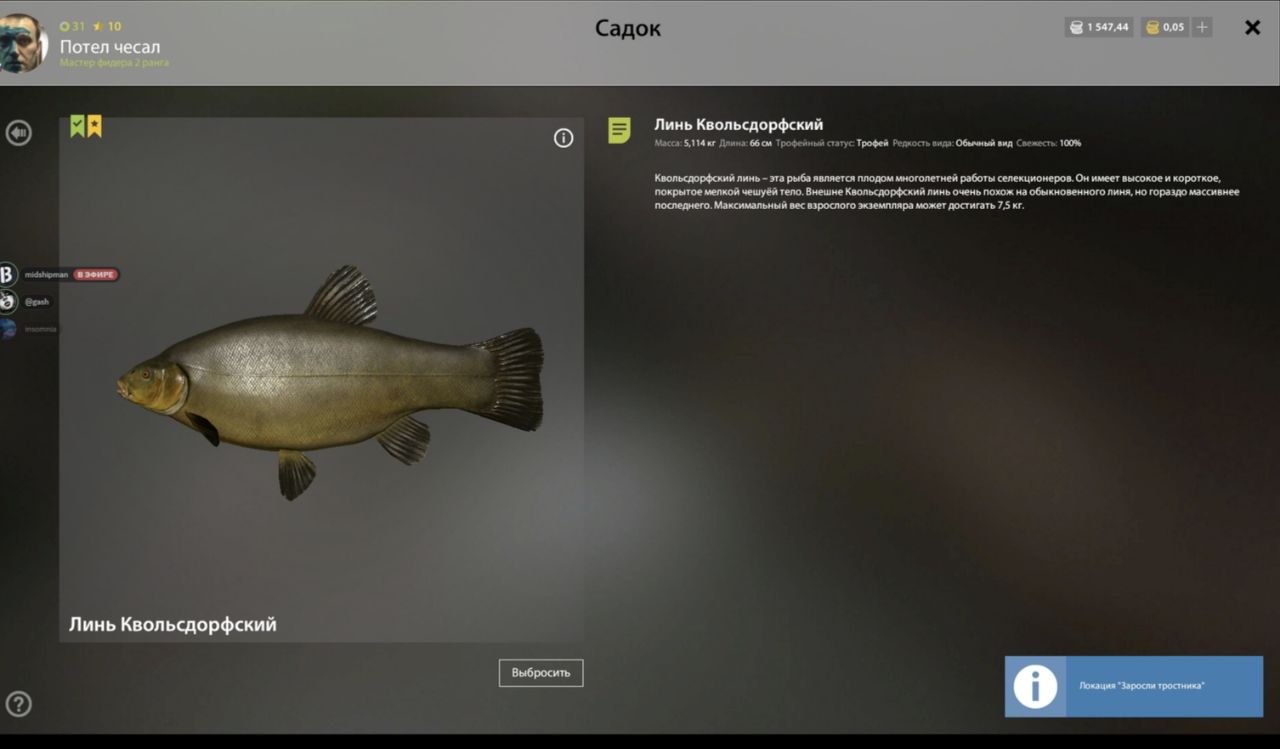Image resolution: width=1280 pixels, height=749 pixels.
Task: Click the Выбросить button to discard the fish
Action: [x=541, y=673]
